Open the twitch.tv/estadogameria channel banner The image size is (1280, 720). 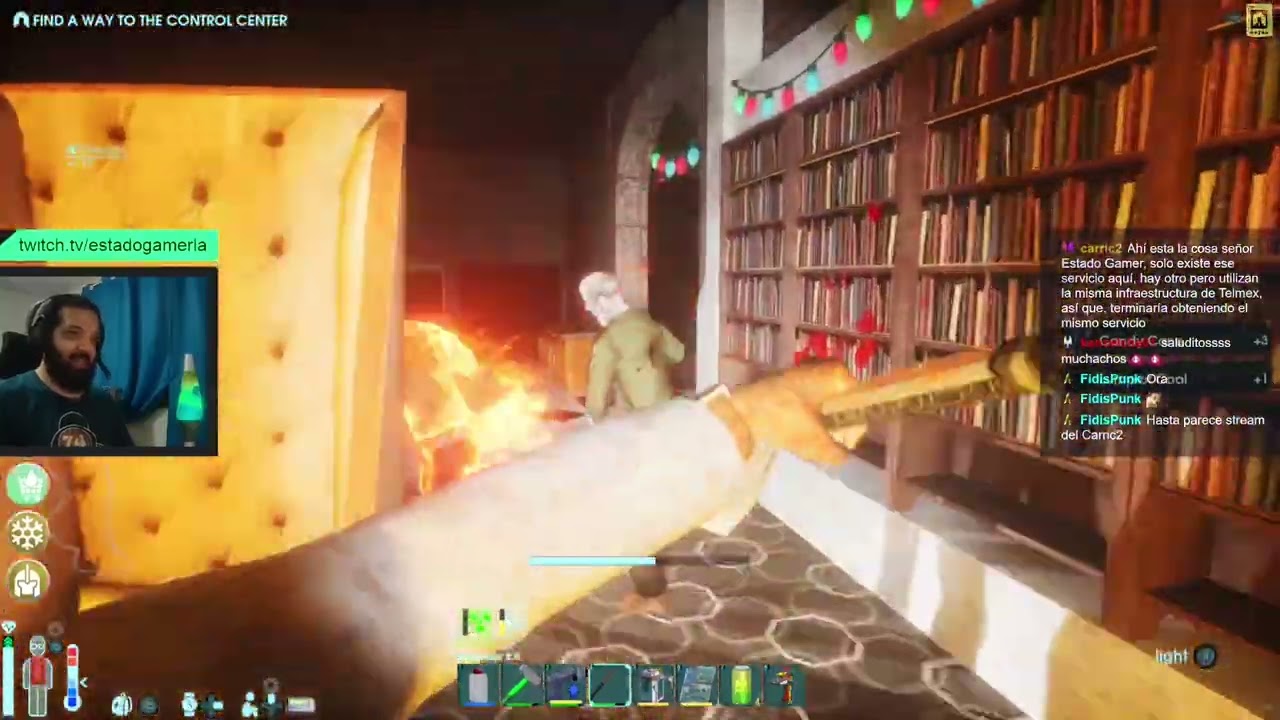(x=112, y=246)
